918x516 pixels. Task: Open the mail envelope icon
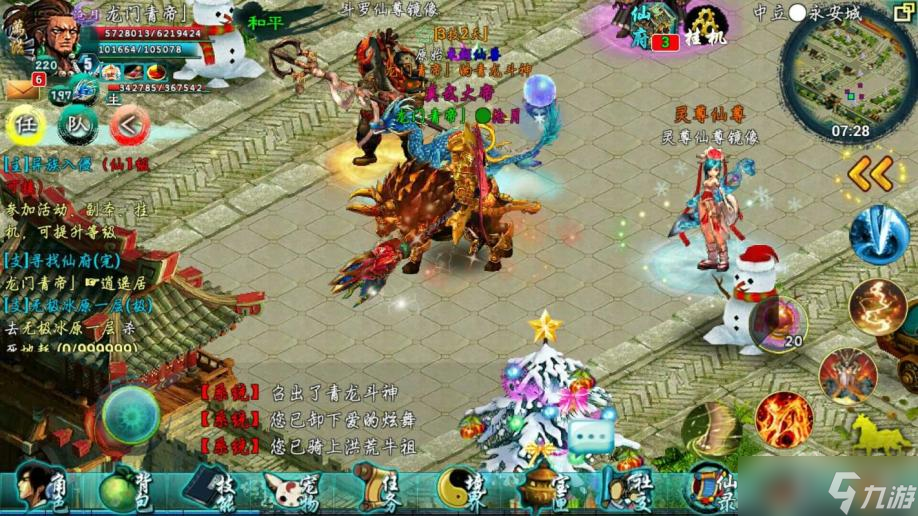coord(22,91)
